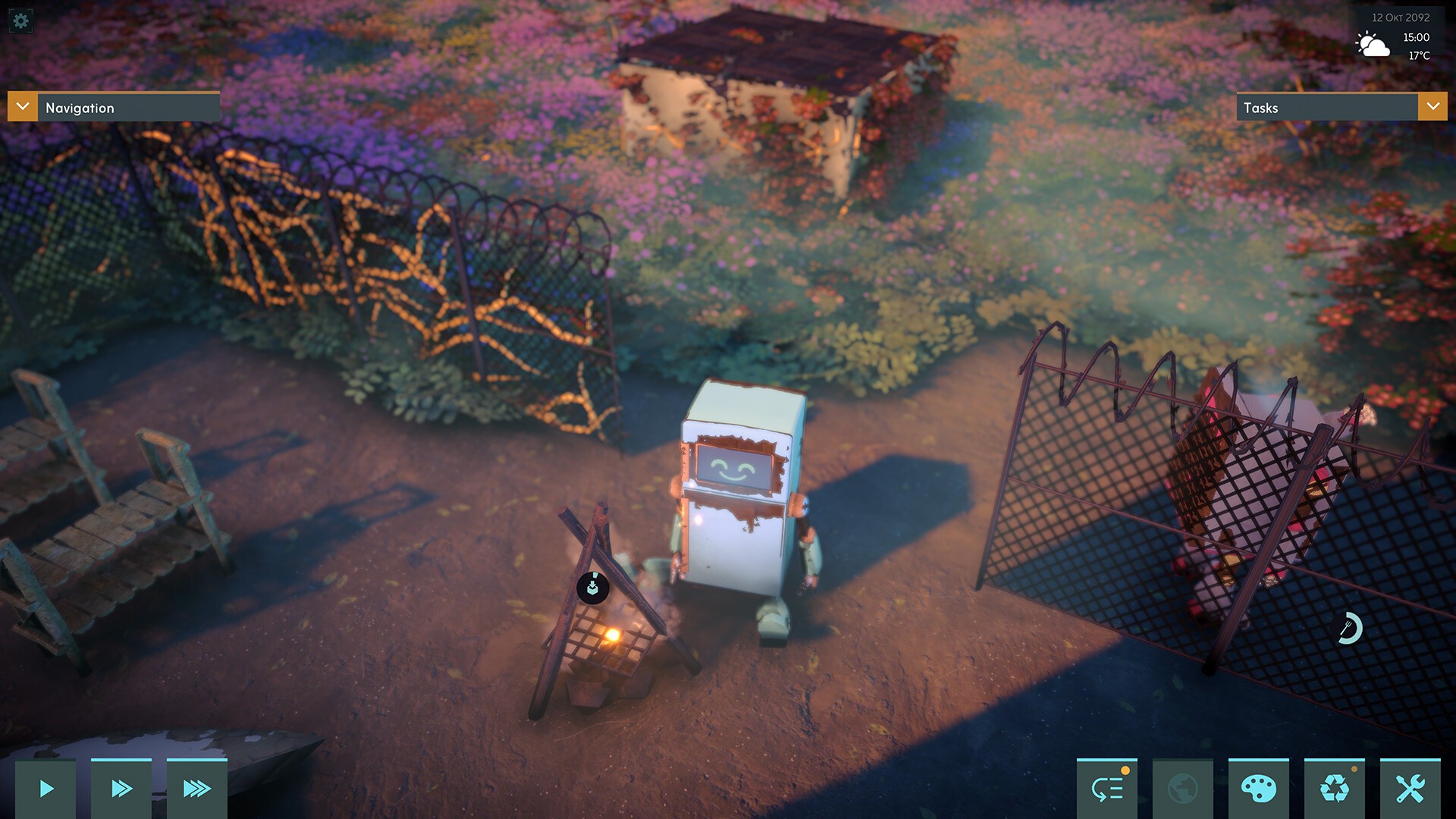Screen dimensions: 1456x819
Task: Open the wrench and screwdriver build tool
Action: (x=1410, y=789)
